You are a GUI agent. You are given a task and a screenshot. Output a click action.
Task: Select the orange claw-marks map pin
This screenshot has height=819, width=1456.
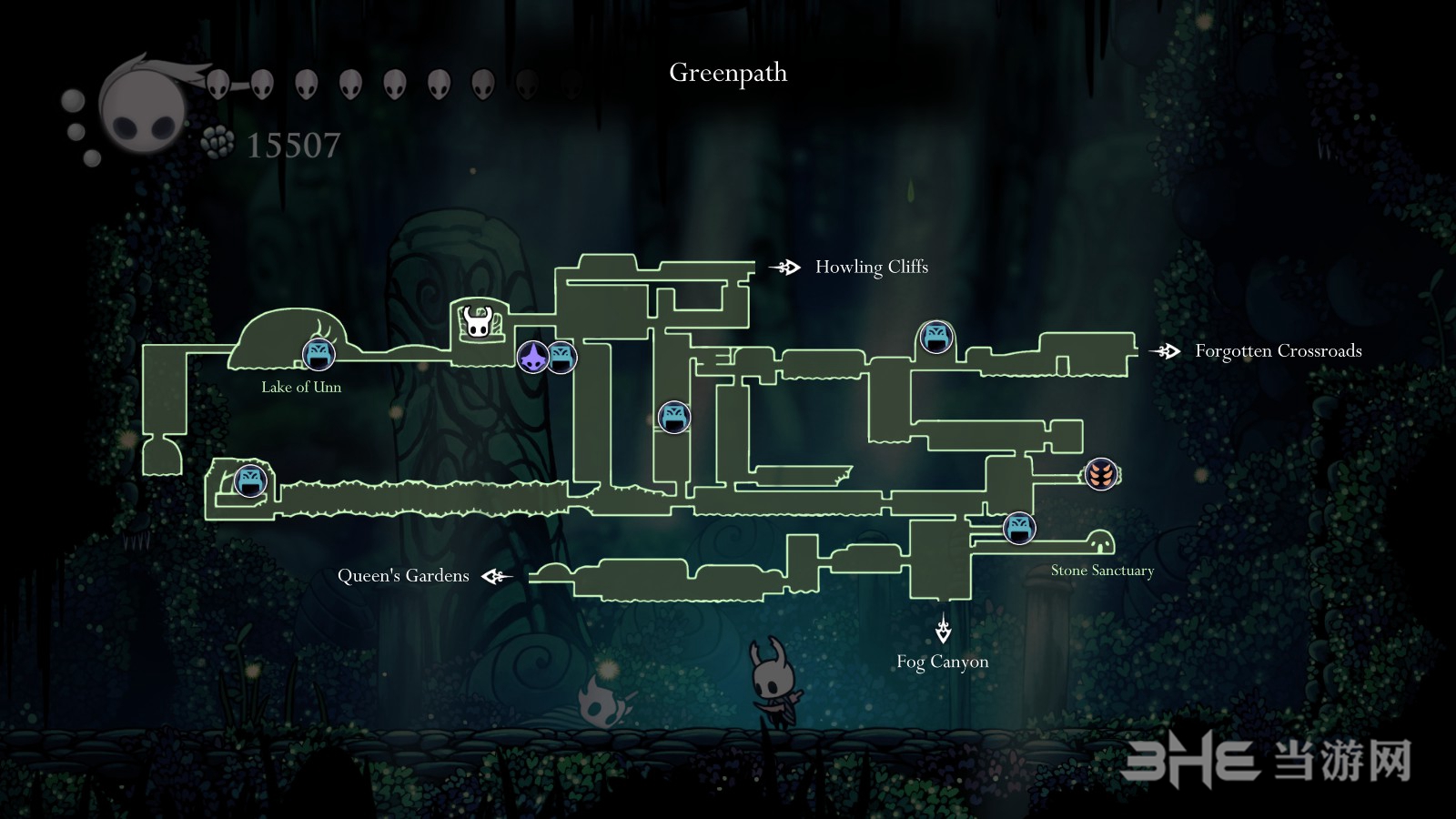(1101, 474)
